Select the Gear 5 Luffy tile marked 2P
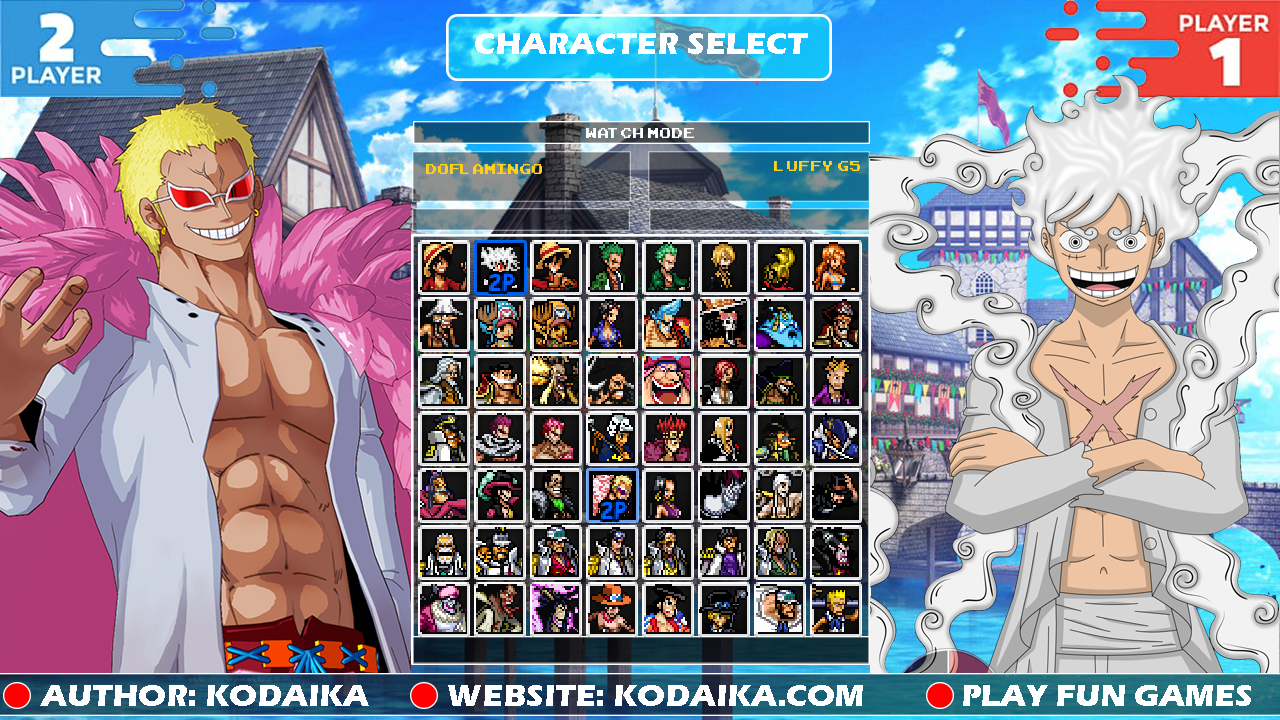Image resolution: width=1280 pixels, height=720 pixels. [500, 267]
